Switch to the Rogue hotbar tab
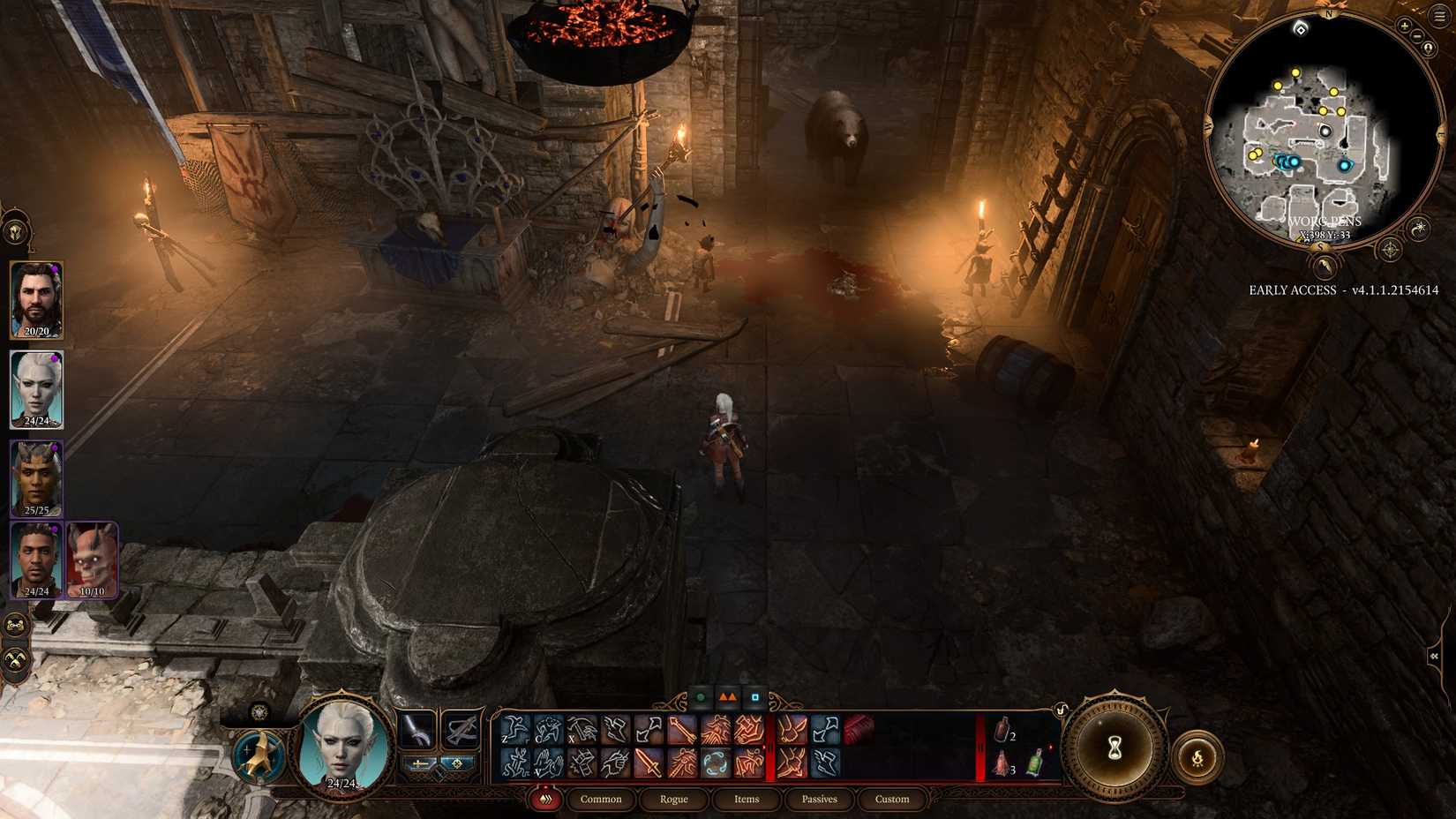 pos(673,800)
